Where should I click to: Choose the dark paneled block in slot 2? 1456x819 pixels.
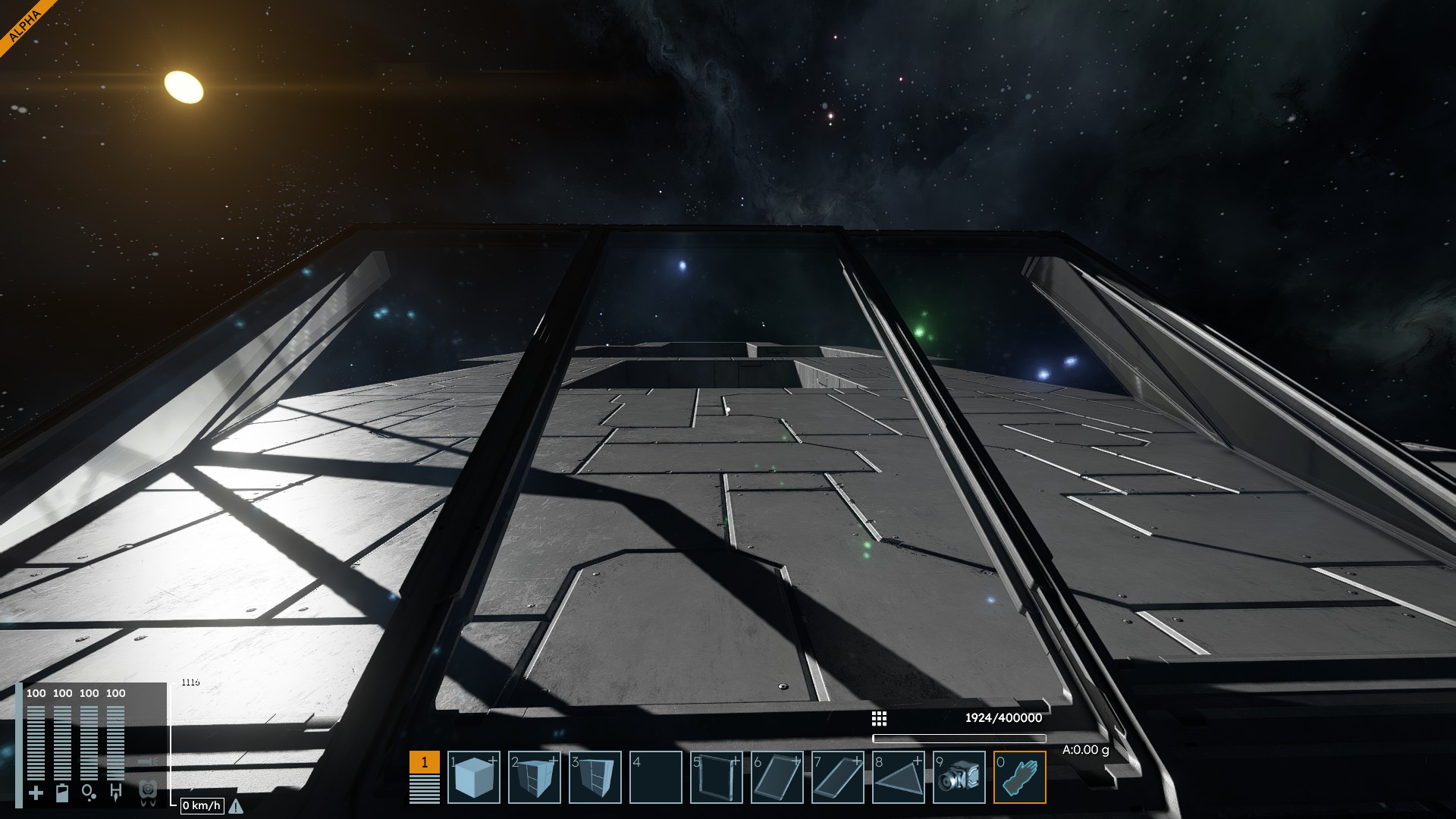pyautogui.click(x=535, y=777)
